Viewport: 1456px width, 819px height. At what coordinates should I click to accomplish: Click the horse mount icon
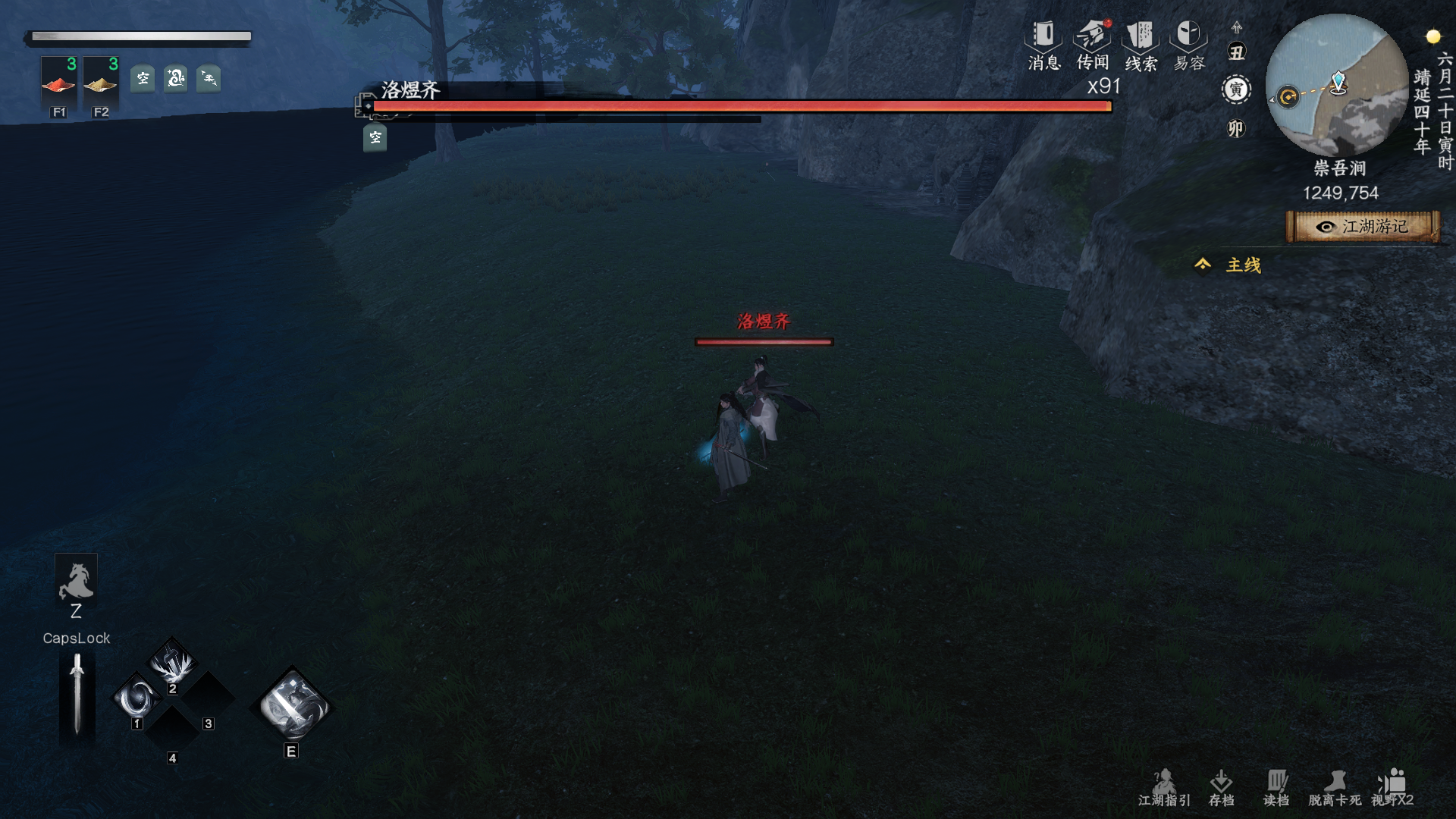click(76, 581)
